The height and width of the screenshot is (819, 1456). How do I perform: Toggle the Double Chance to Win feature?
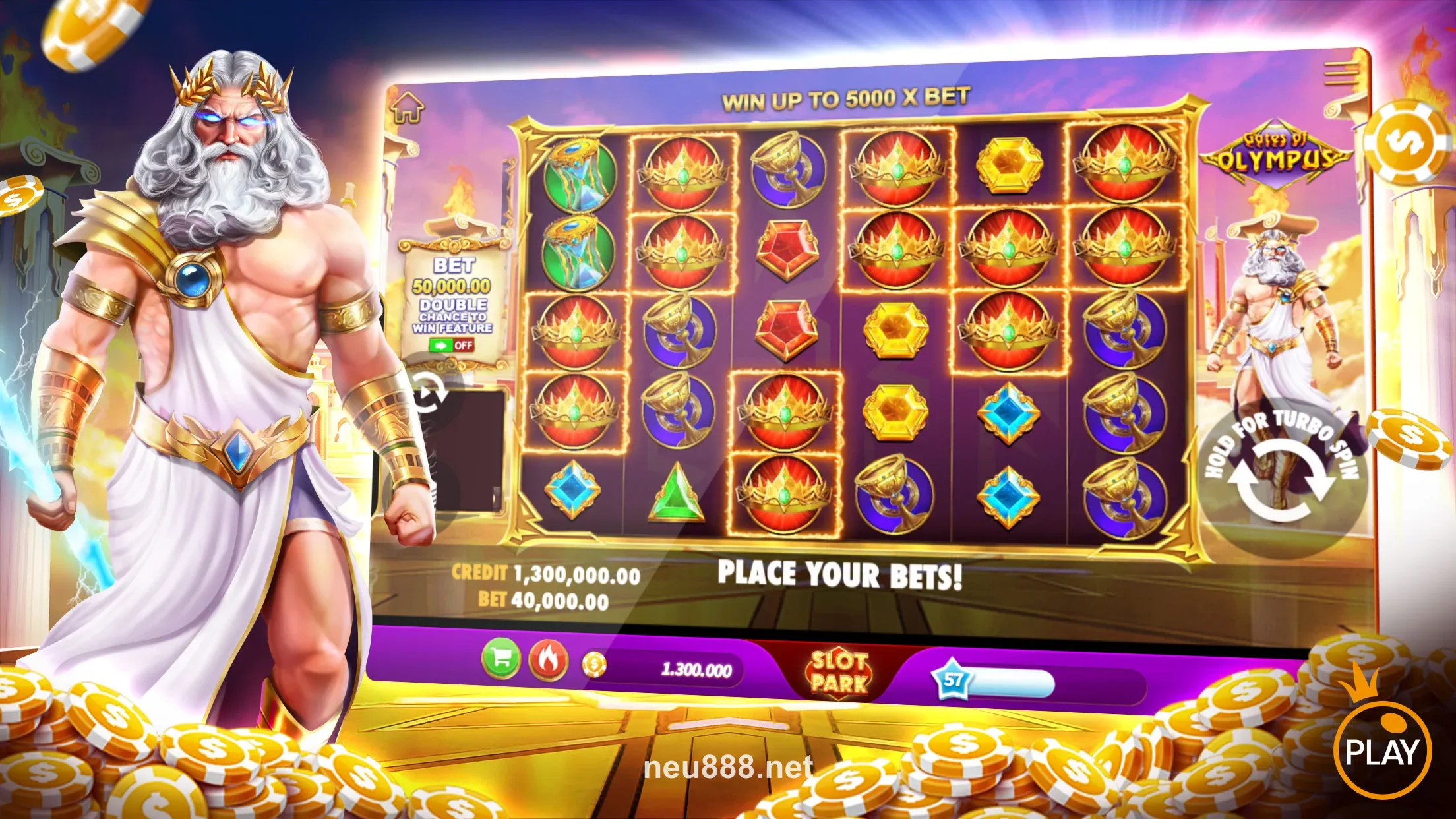tap(451, 345)
